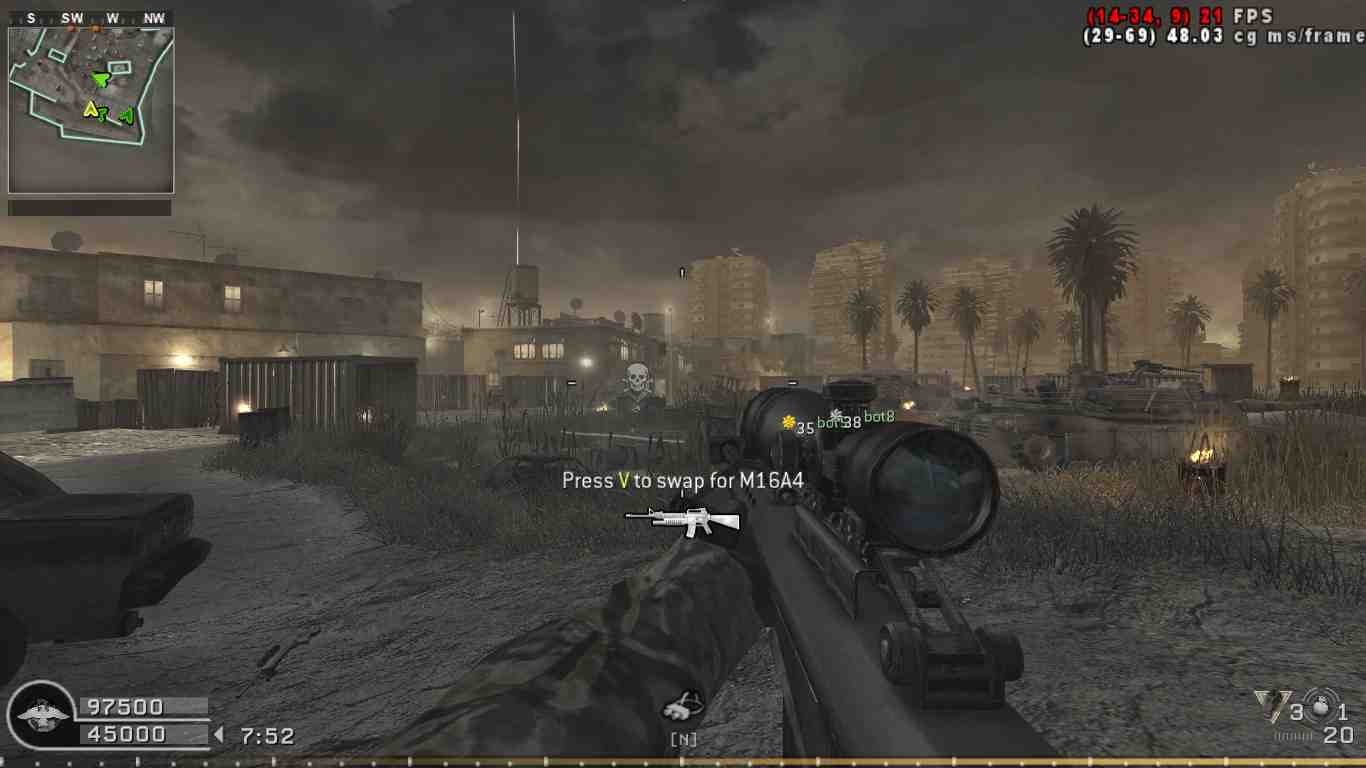1366x768 pixels.
Task: Click the minimap in the corner
Action: click(x=91, y=110)
